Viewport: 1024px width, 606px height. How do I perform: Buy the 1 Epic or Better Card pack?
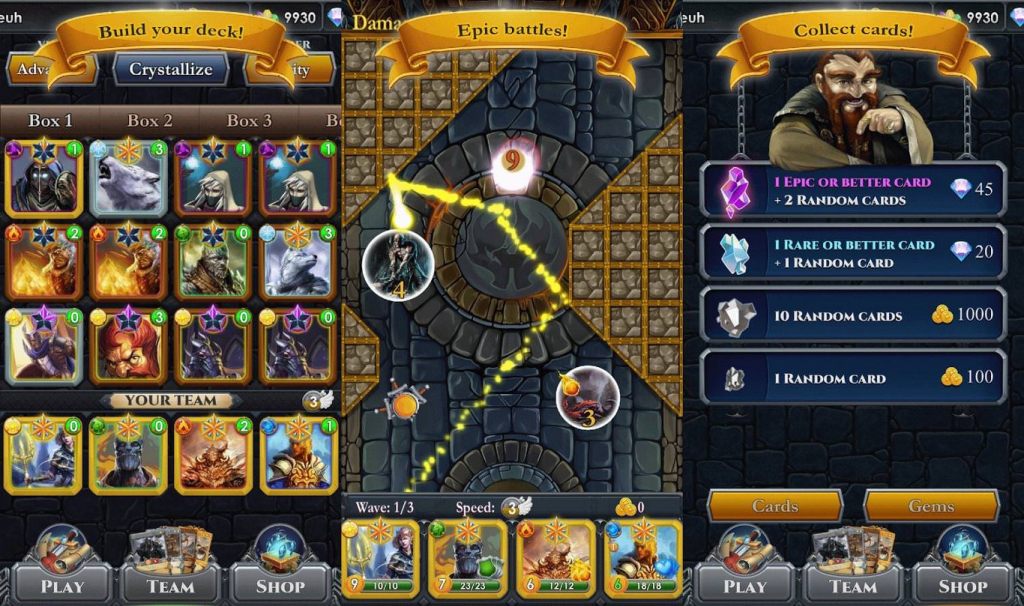(x=853, y=190)
